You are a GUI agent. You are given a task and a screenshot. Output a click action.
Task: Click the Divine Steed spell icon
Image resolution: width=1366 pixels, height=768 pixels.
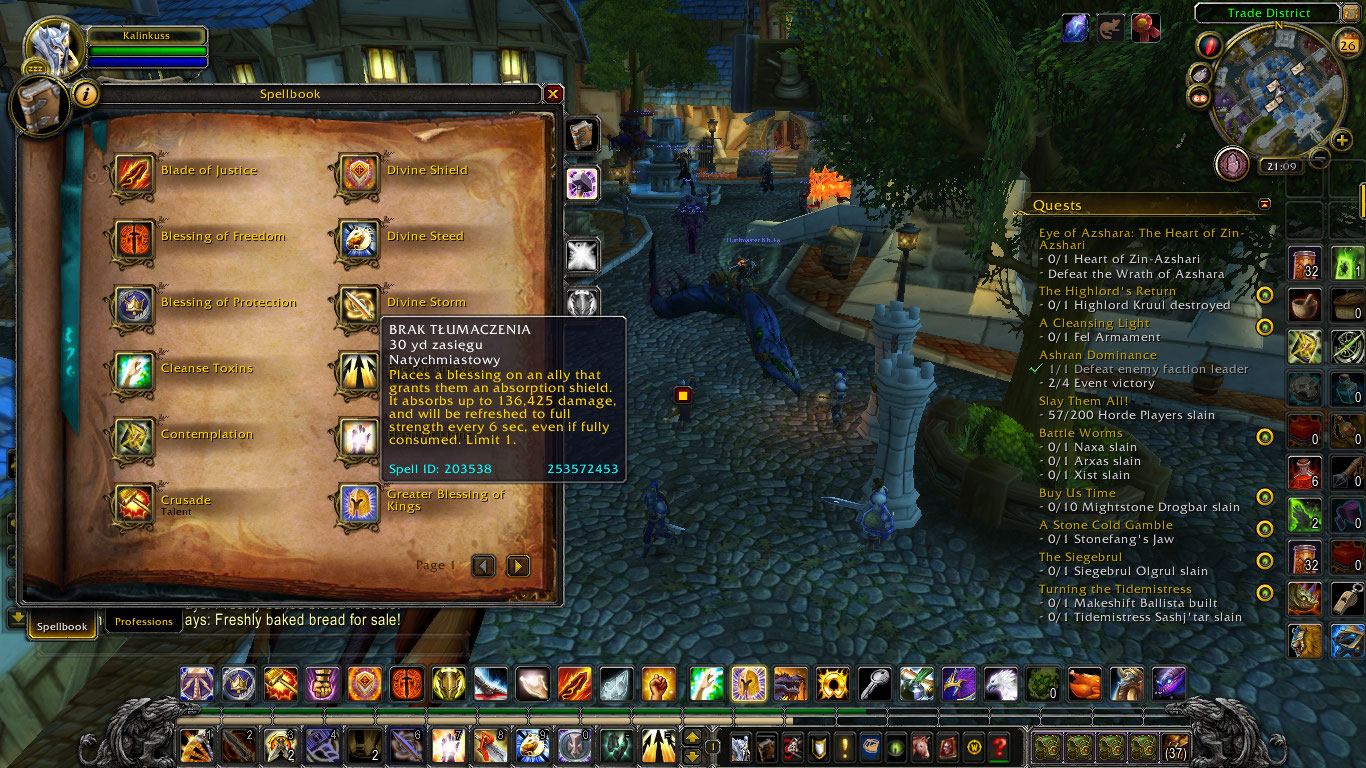(357, 236)
